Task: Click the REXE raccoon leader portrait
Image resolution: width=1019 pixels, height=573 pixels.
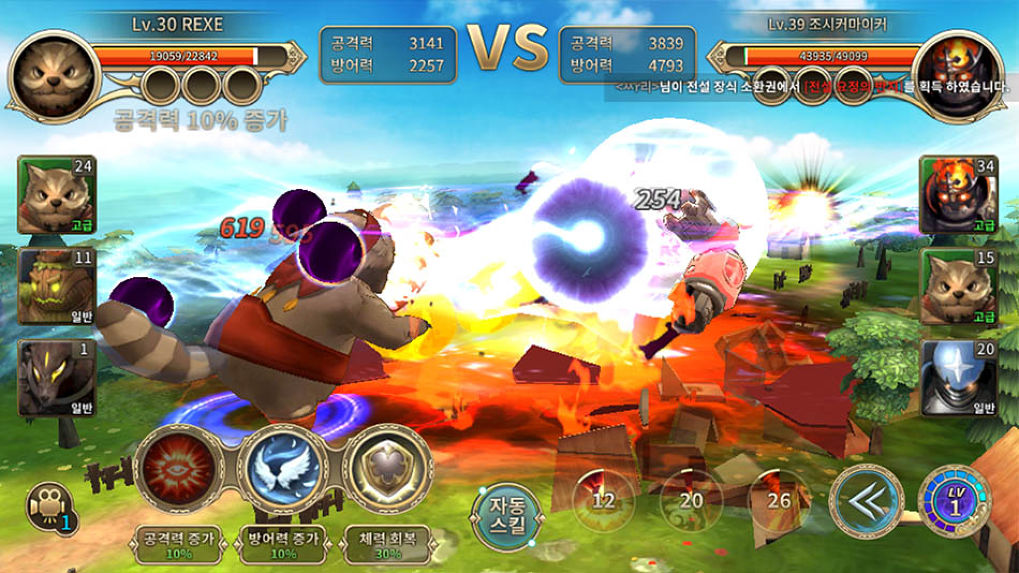Action: click(52, 72)
